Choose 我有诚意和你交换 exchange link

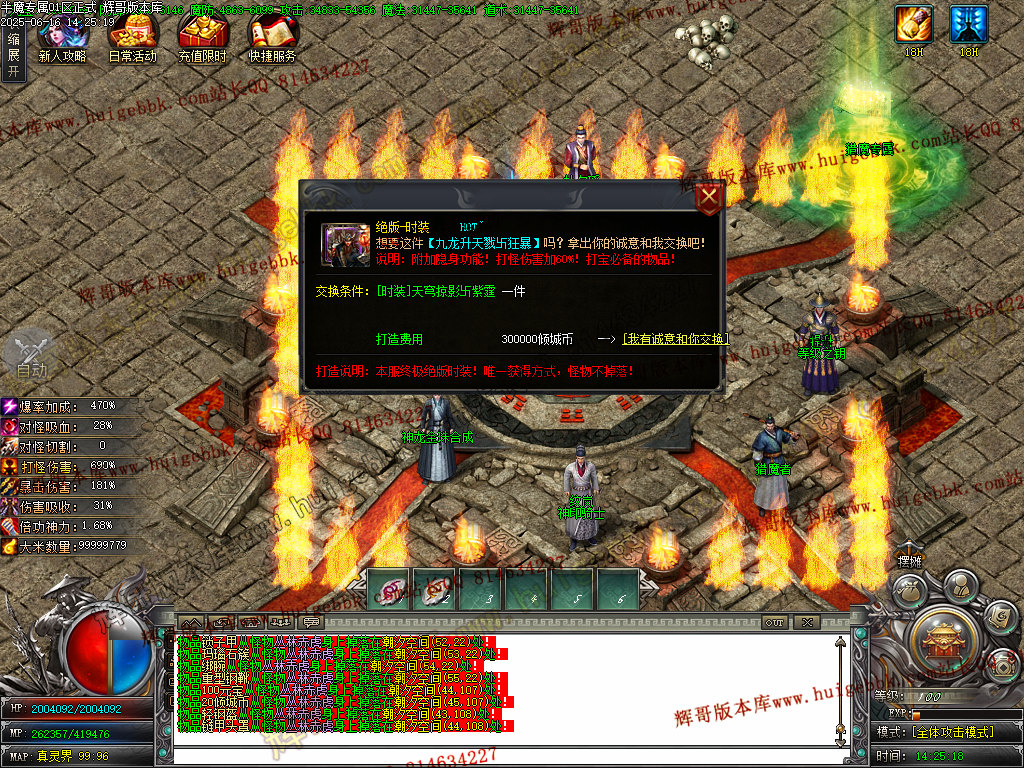(x=675, y=339)
